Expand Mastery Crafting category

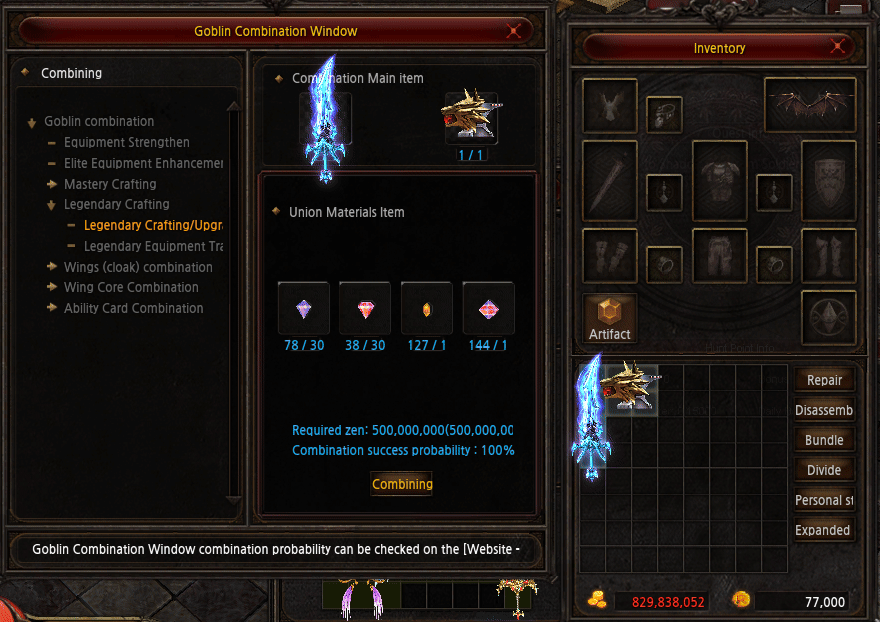tap(110, 184)
